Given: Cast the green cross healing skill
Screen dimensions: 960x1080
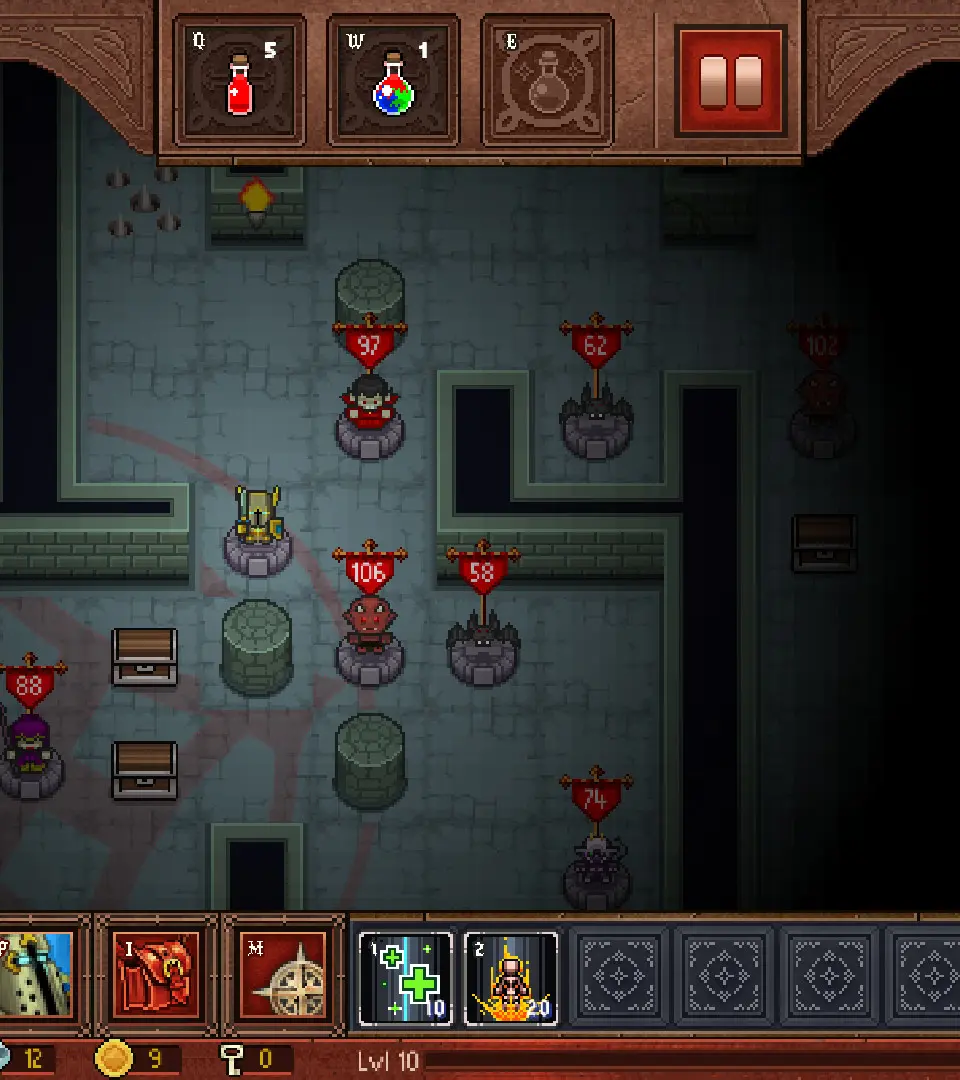Looking at the screenshot, I should [x=406, y=979].
